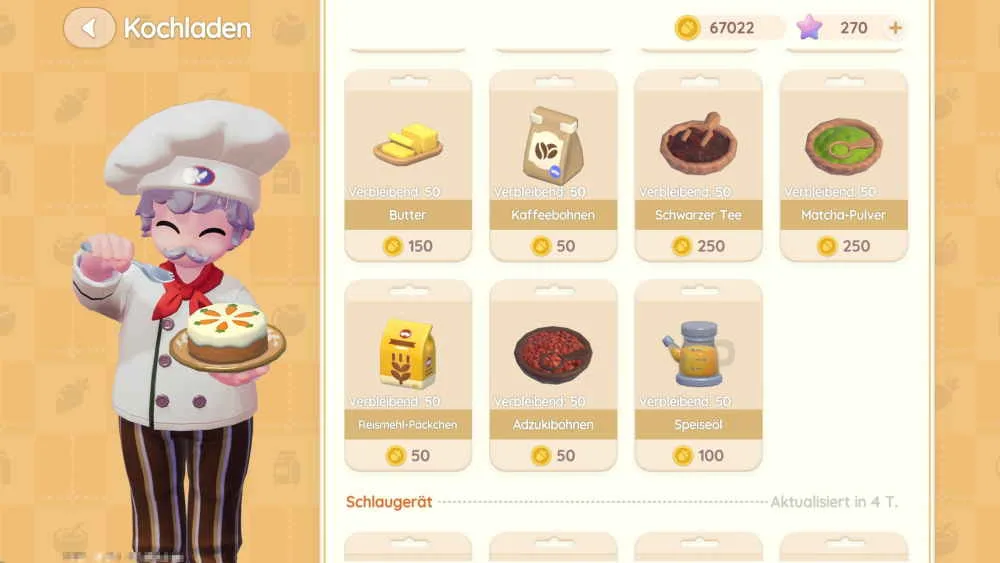Image resolution: width=1000 pixels, height=563 pixels.
Task: Select the Reismehl-Päckchen item
Action: (407, 375)
